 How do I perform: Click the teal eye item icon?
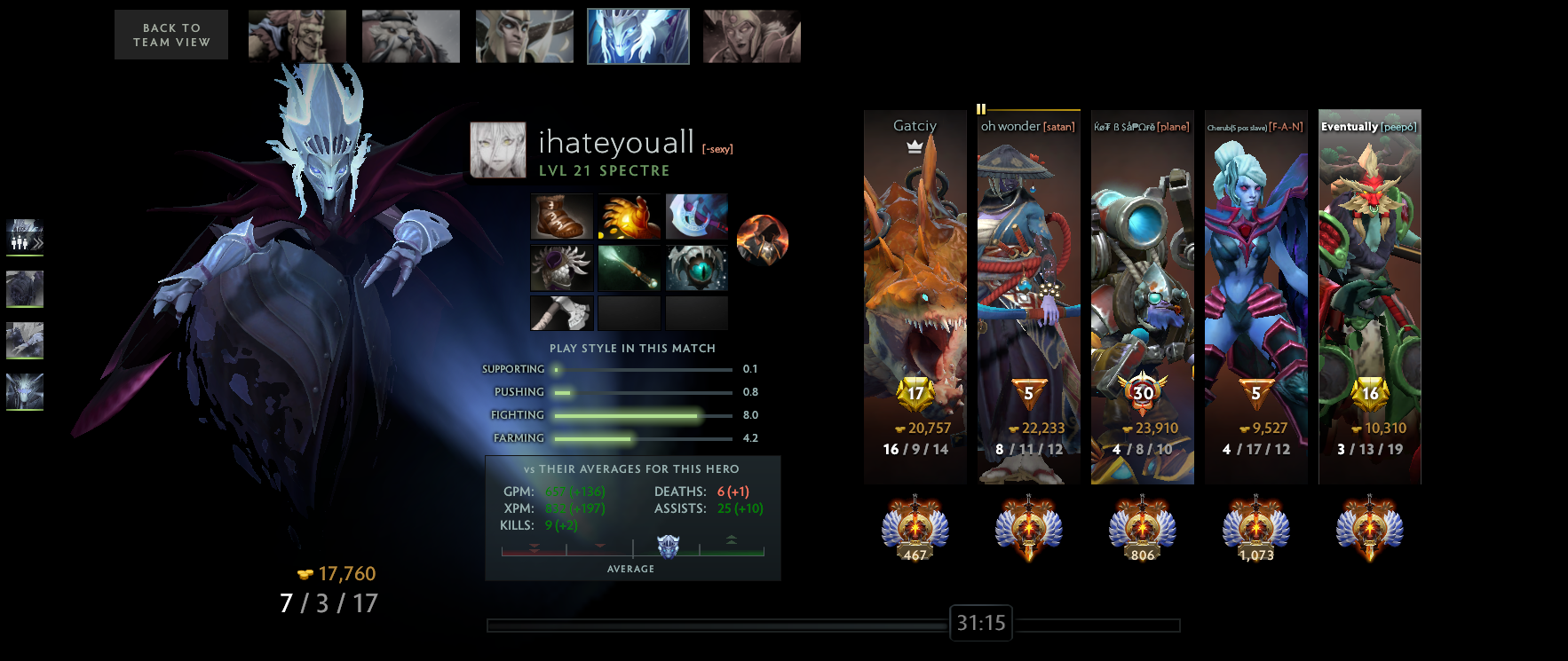696,268
